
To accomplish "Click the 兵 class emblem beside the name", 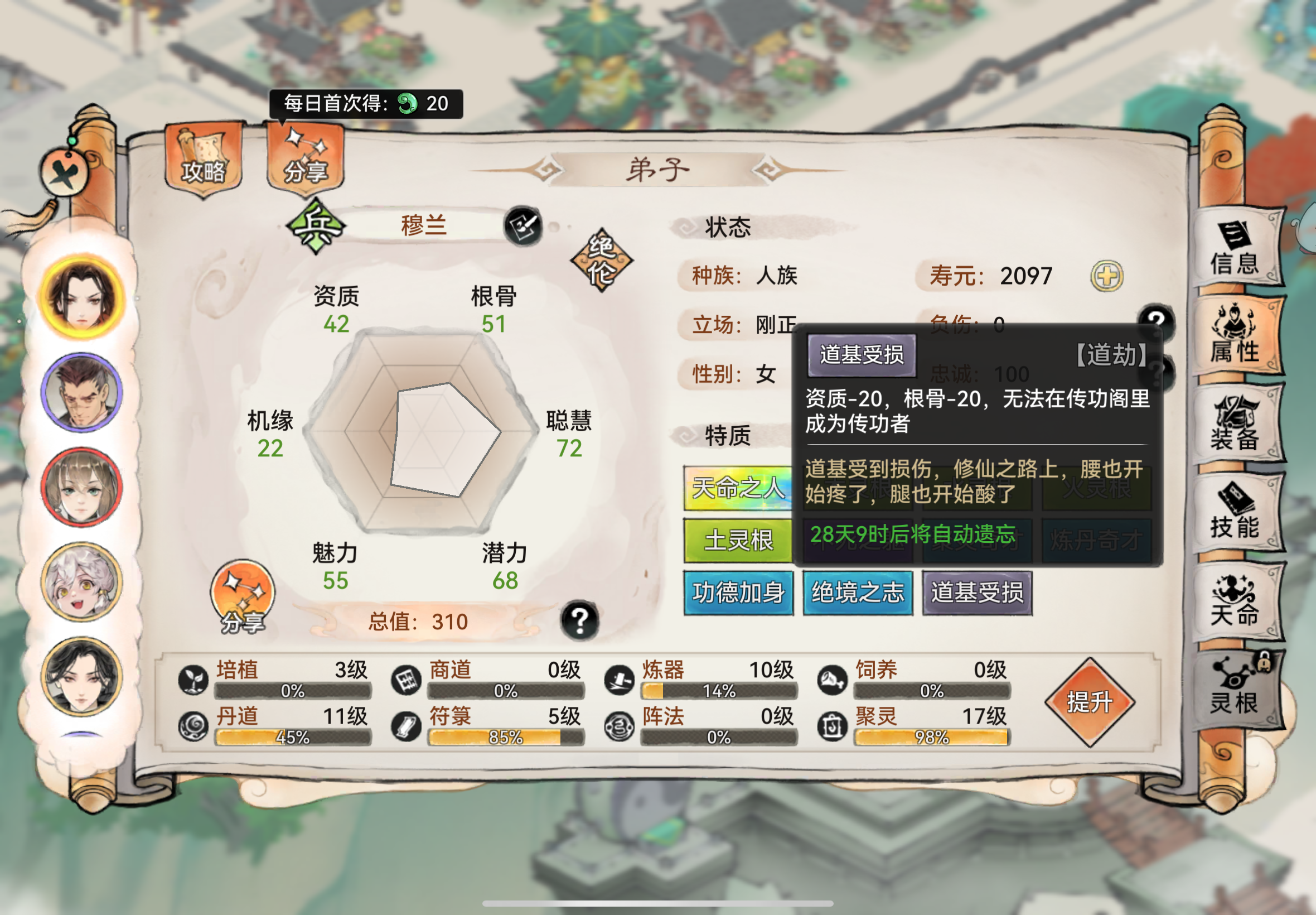I will tap(315, 226).
